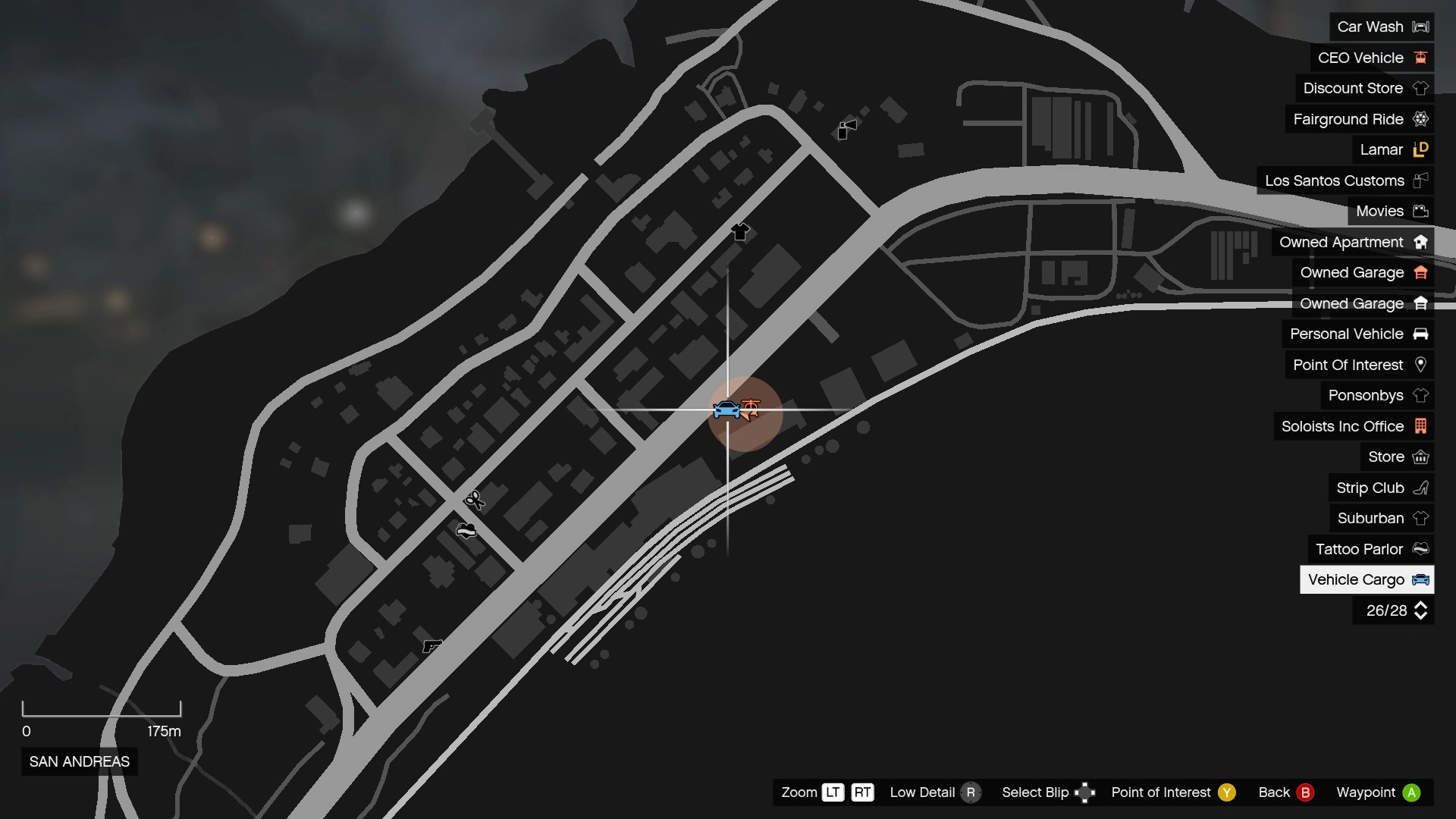
Task: Click the Lamar contact icon
Action: point(1421,149)
